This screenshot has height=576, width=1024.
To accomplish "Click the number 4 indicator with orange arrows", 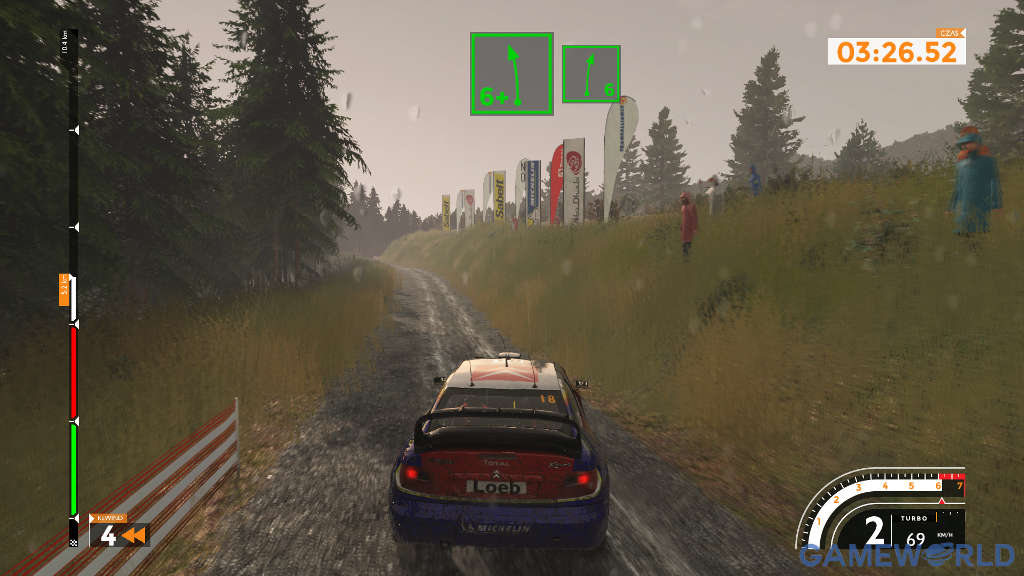I will [119, 534].
